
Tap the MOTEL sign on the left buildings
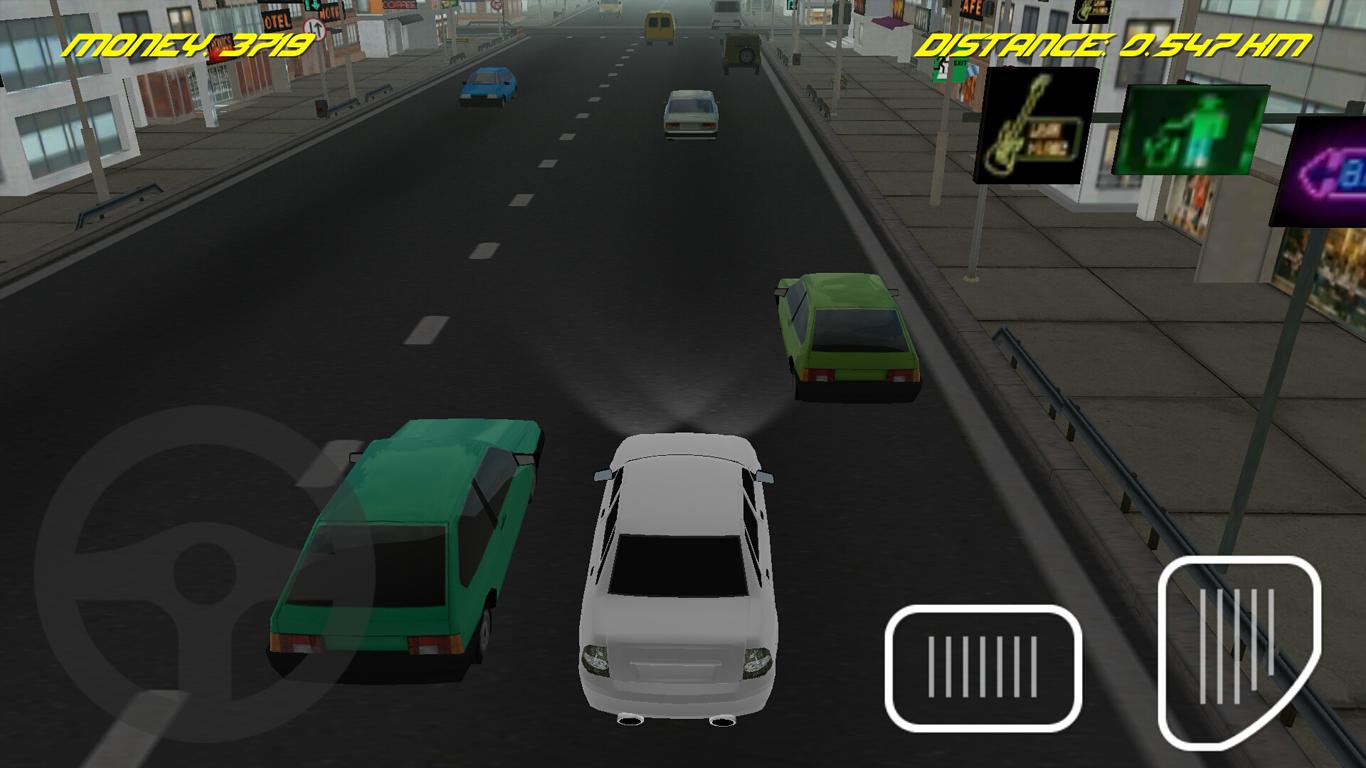[x=275, y=18]
